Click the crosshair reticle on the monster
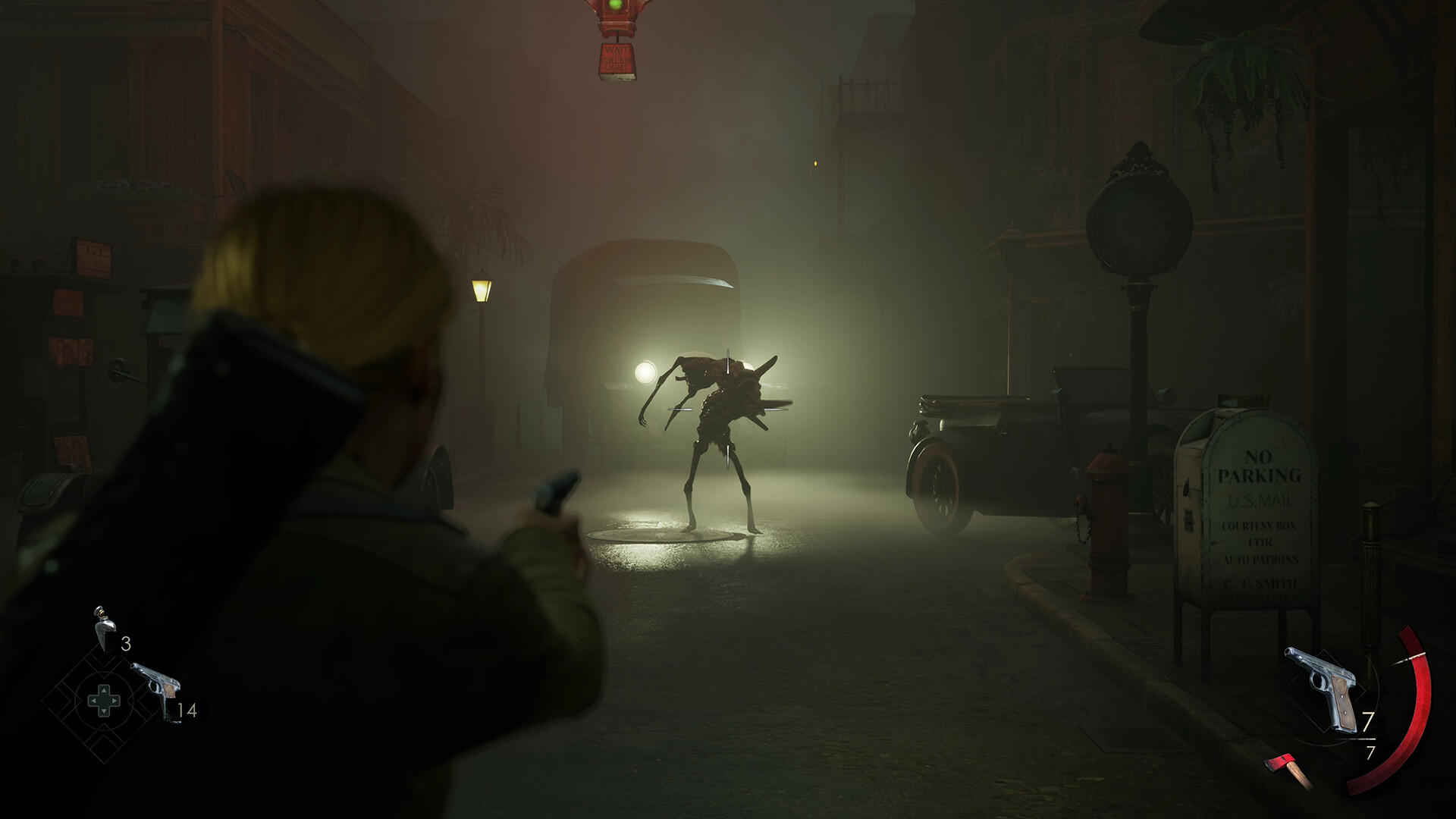Image resolution: width=1456 pixels, height=819 pixels. point(730,409)
